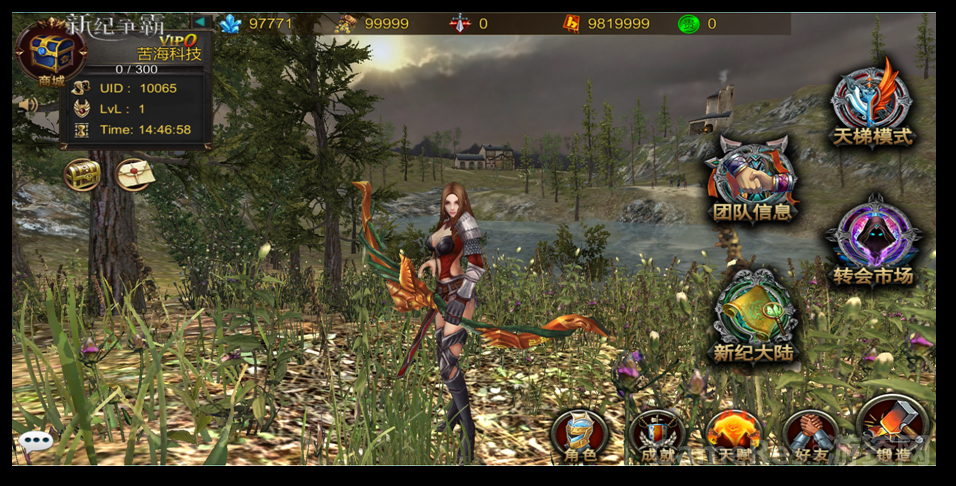View the 成就 achievements
Screen dimensions: 956x486
click(657, 435)
